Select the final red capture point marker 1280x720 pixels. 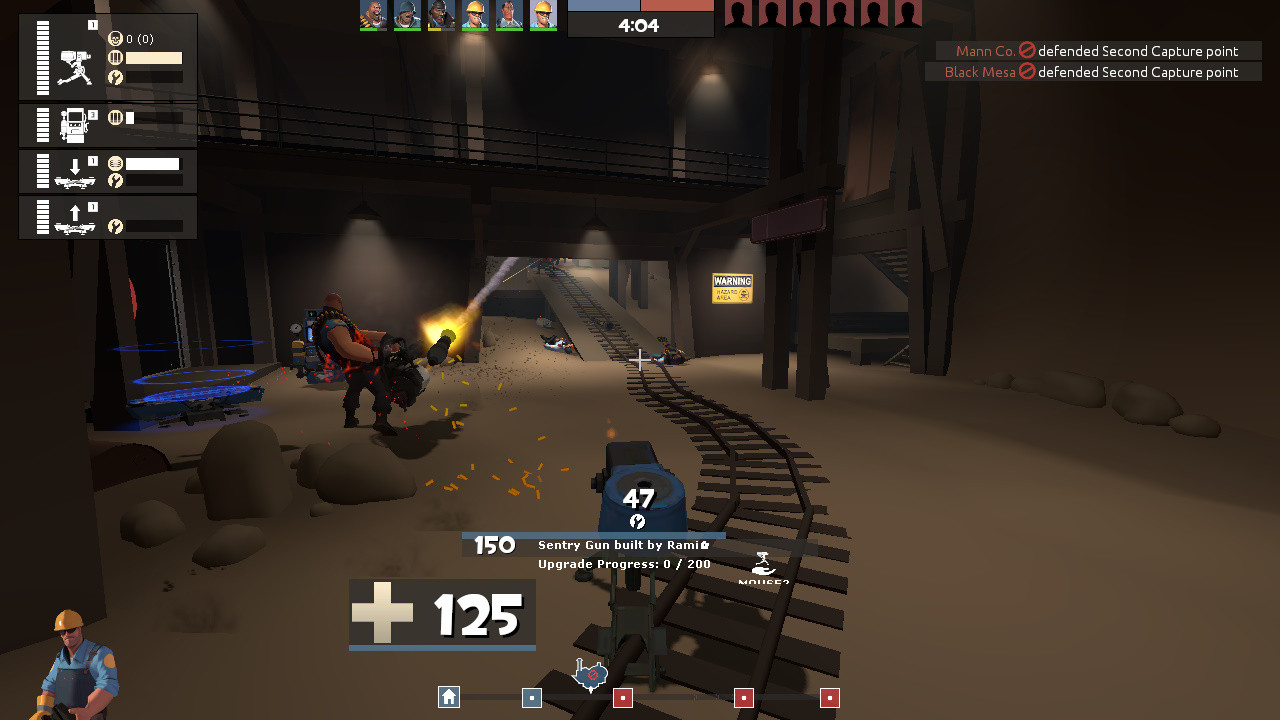click(x=830, y=696)
